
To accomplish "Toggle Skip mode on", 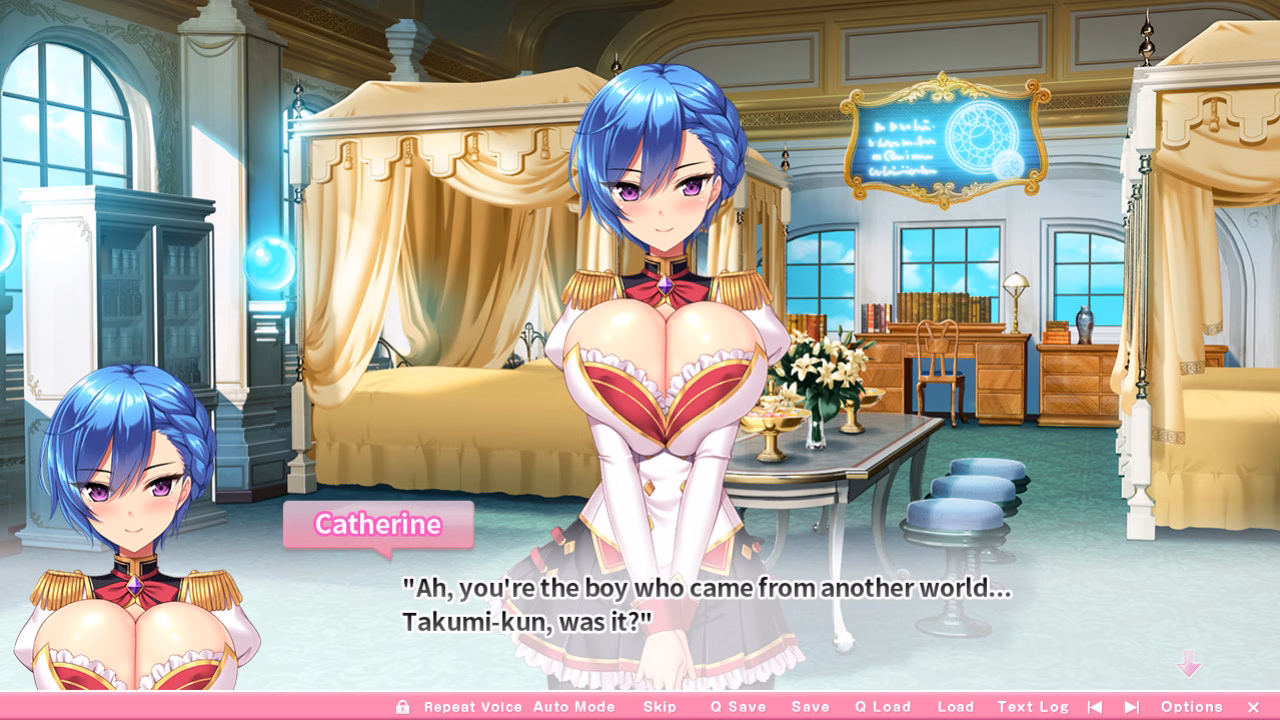I will pyautogui.click(x=660, y=706).
